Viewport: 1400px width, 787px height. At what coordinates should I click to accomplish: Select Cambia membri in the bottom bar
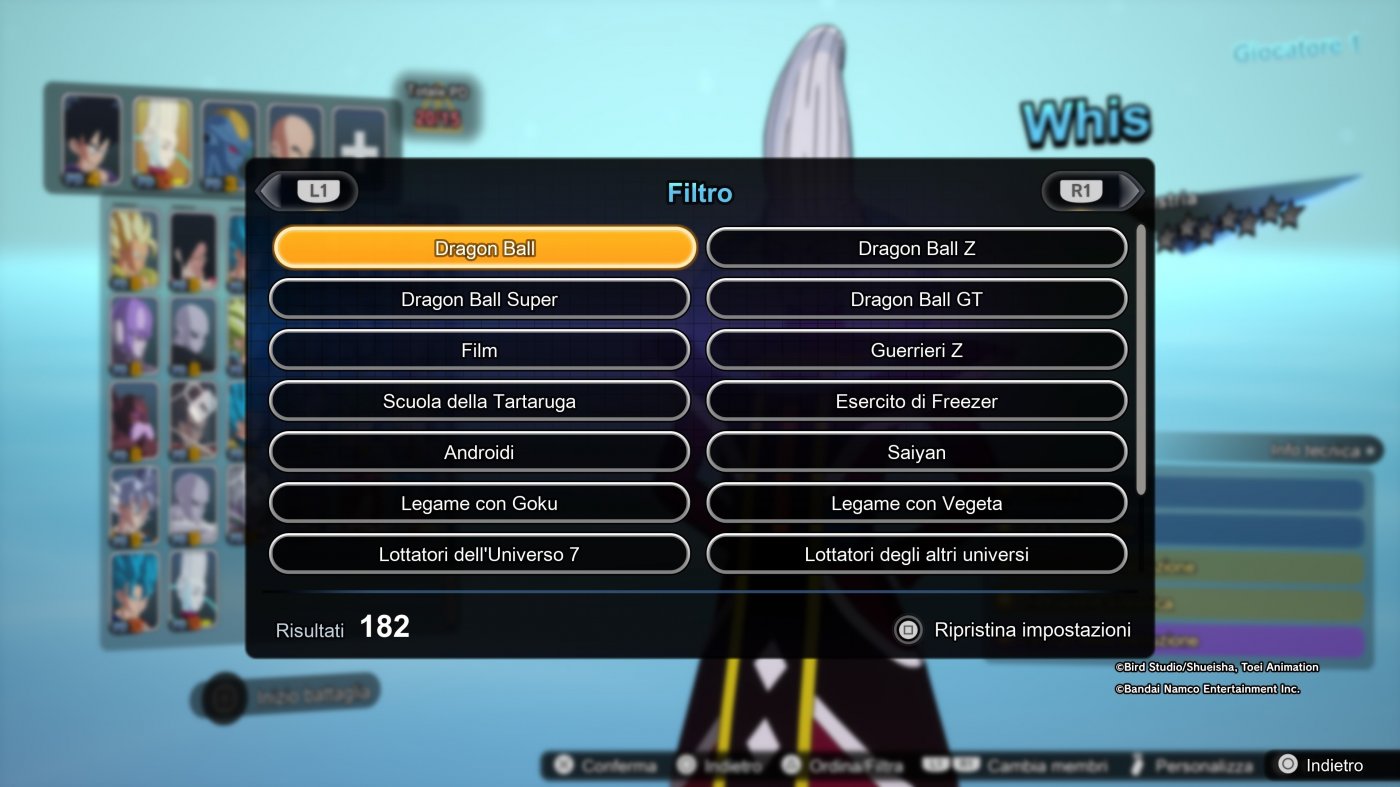pyautogui.click(x=1009, y=765)
